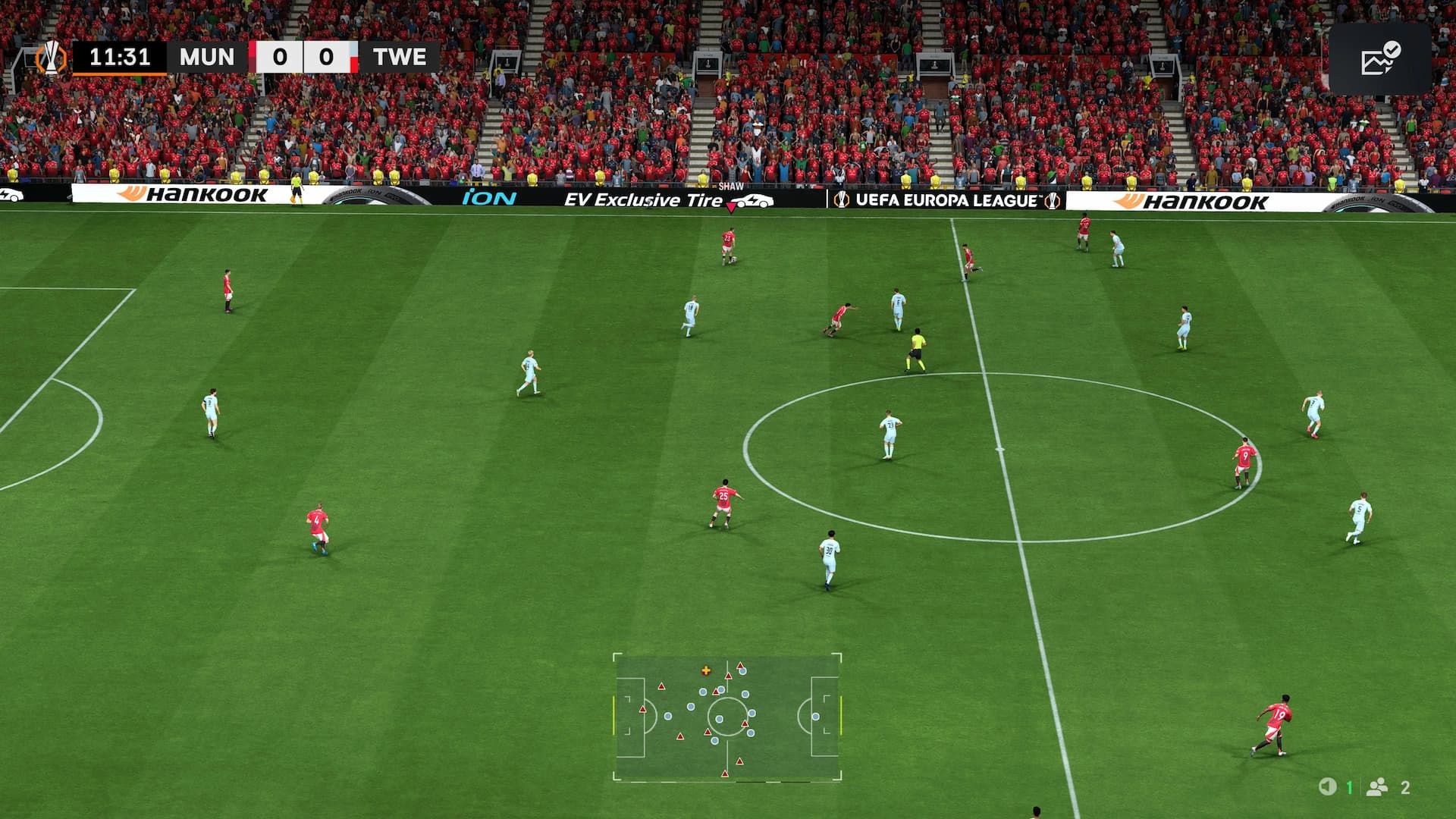The image size is (1456, 819).
Task: Select the TWE team label
Action: coord(401,56)
